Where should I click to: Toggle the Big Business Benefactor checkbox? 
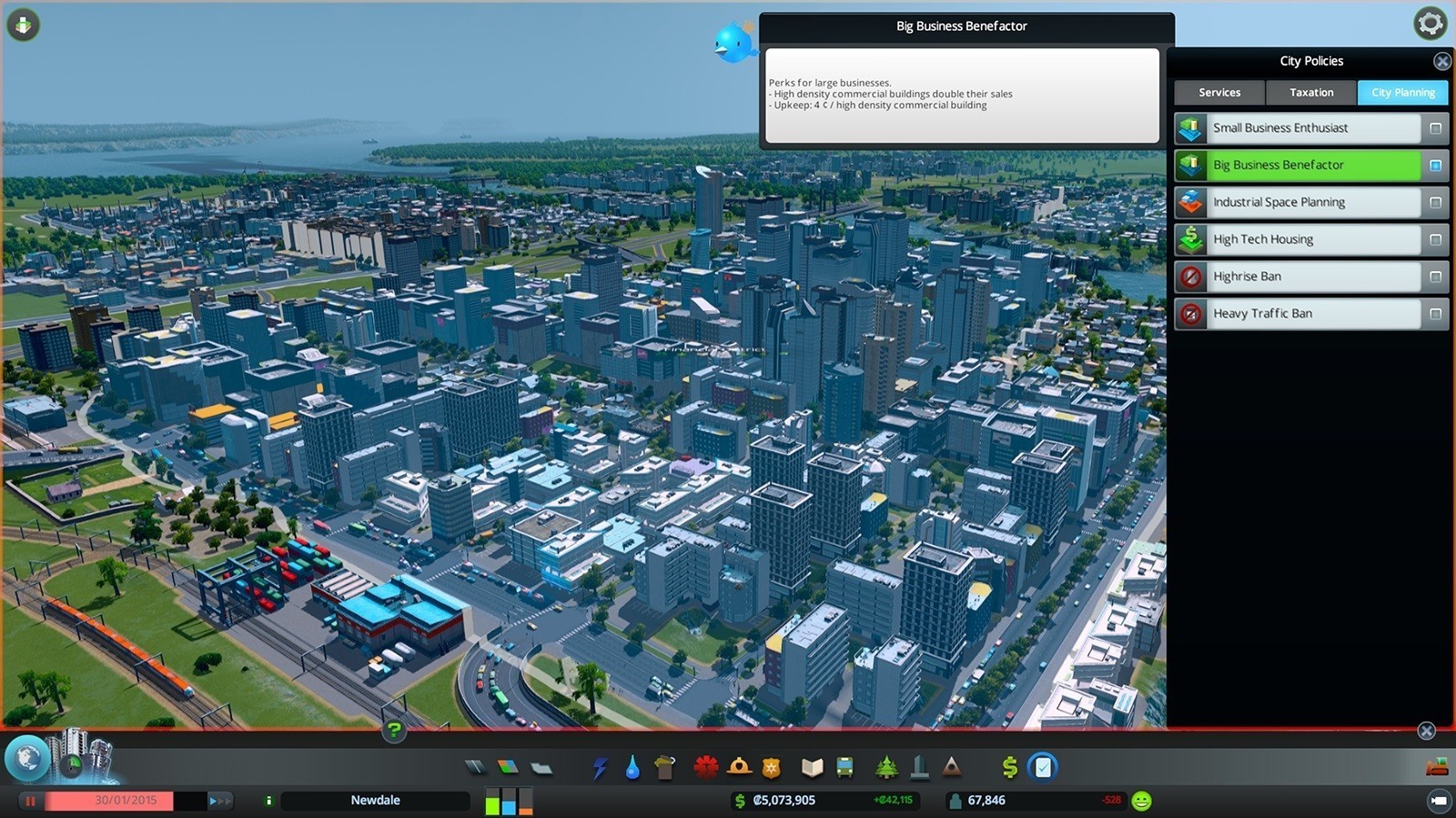coord(1435,166)
